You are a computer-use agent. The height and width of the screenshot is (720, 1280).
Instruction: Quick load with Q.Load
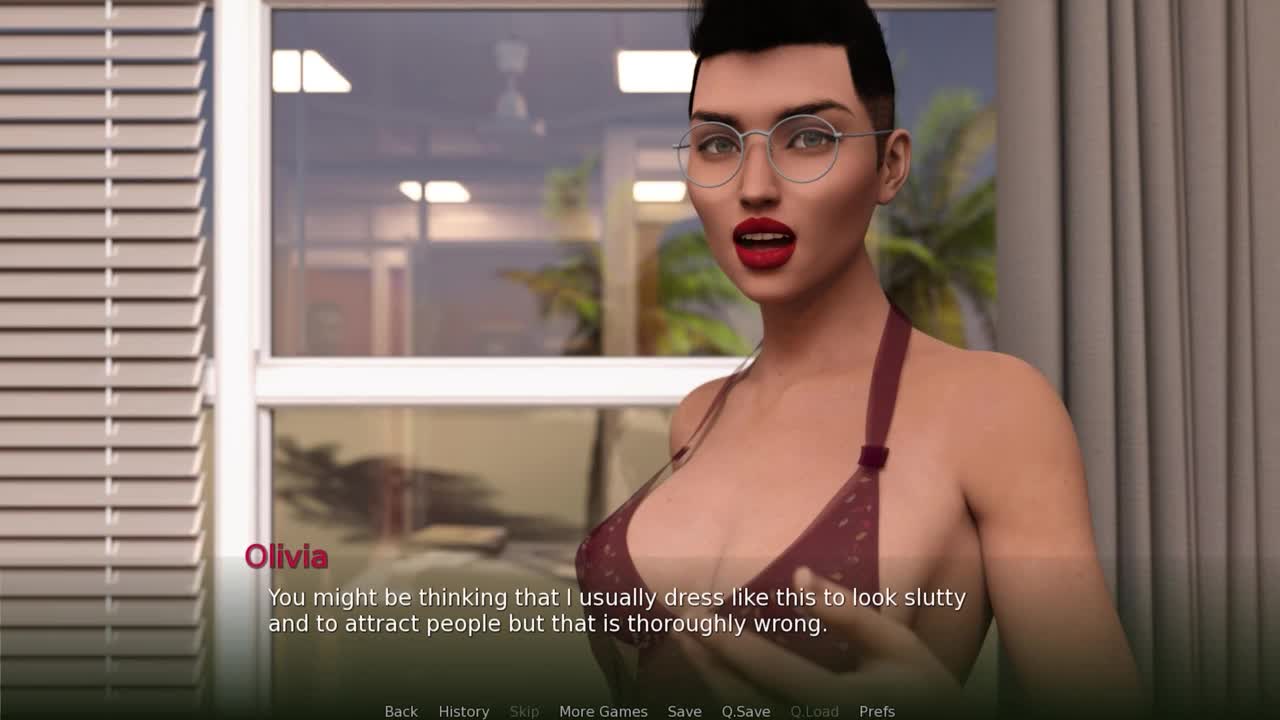814,711
